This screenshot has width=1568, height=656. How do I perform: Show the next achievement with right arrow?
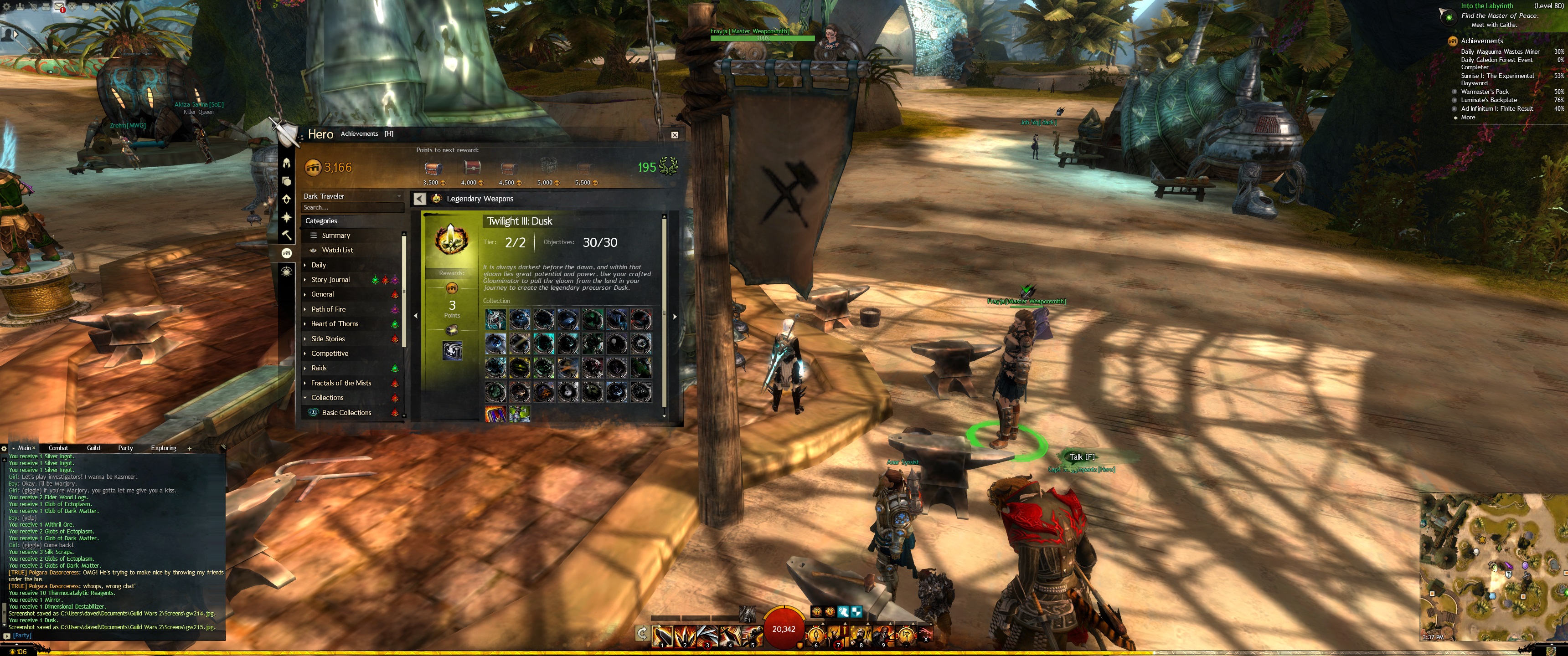(x=675, y=317)
